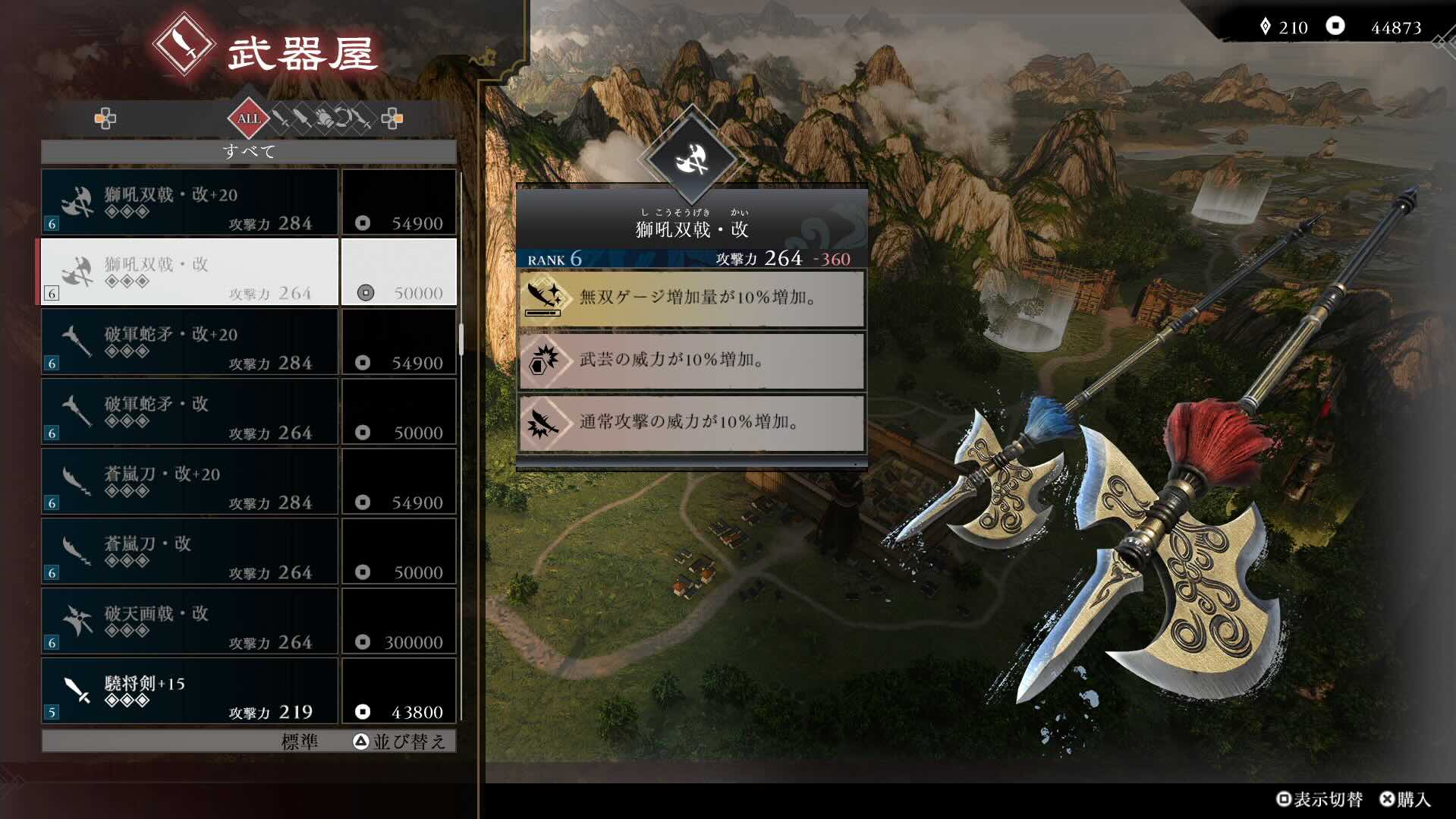Click the martial arts power perk icon
Image resolution: width=1456 pixels, height=819 pixels.
click(543, 361)
